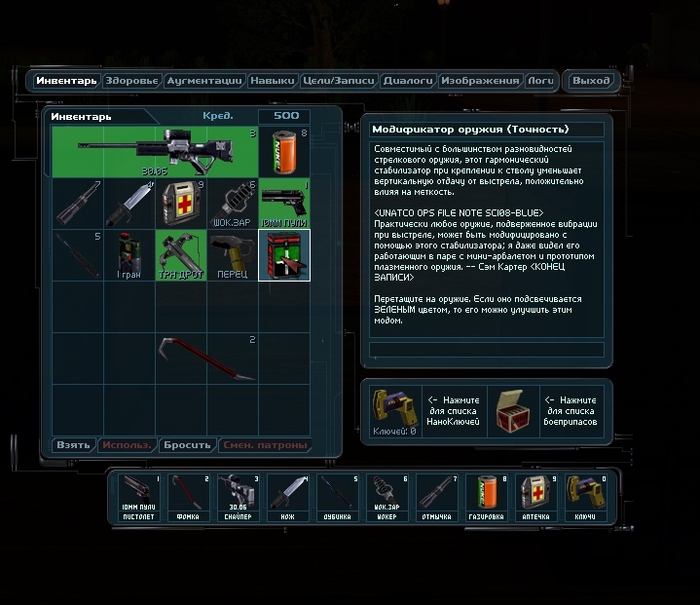Select the 10mm pistol in the inventory grid
The height and width of the screenshot is (605, 700).
(283, 204)
